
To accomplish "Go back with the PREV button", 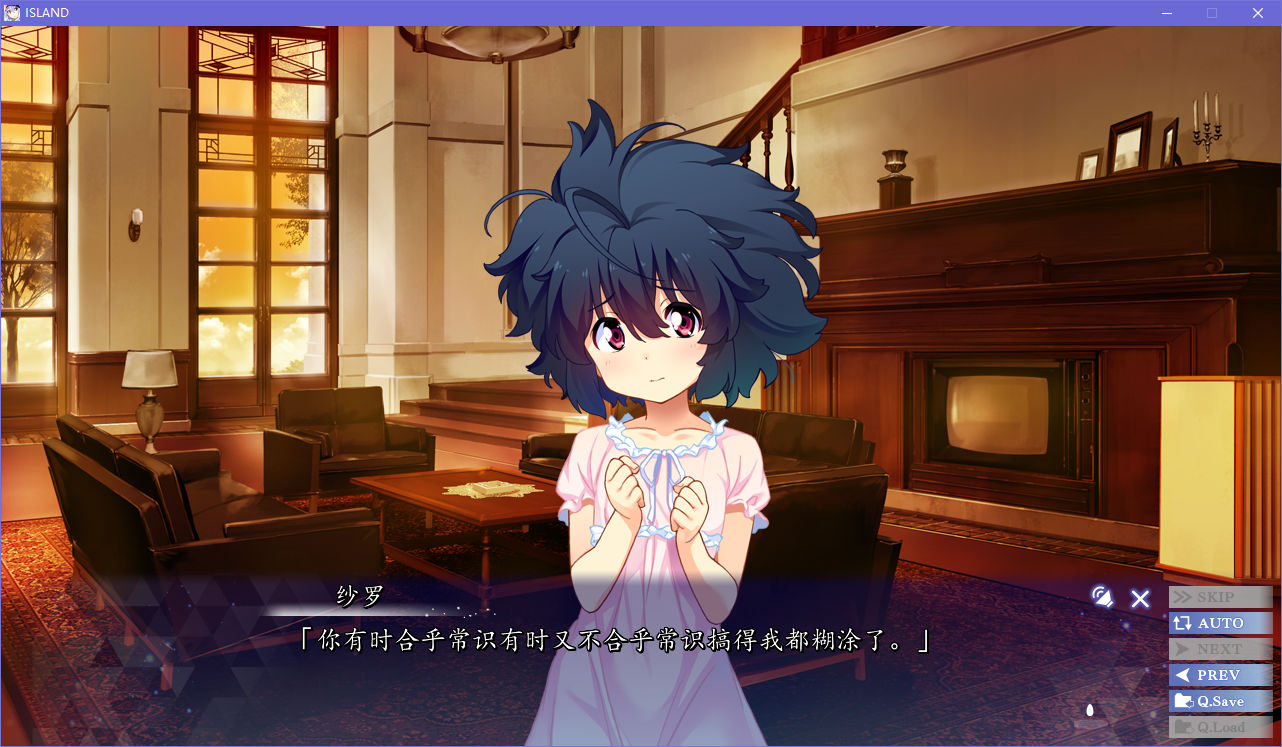I will [1220, 675].
